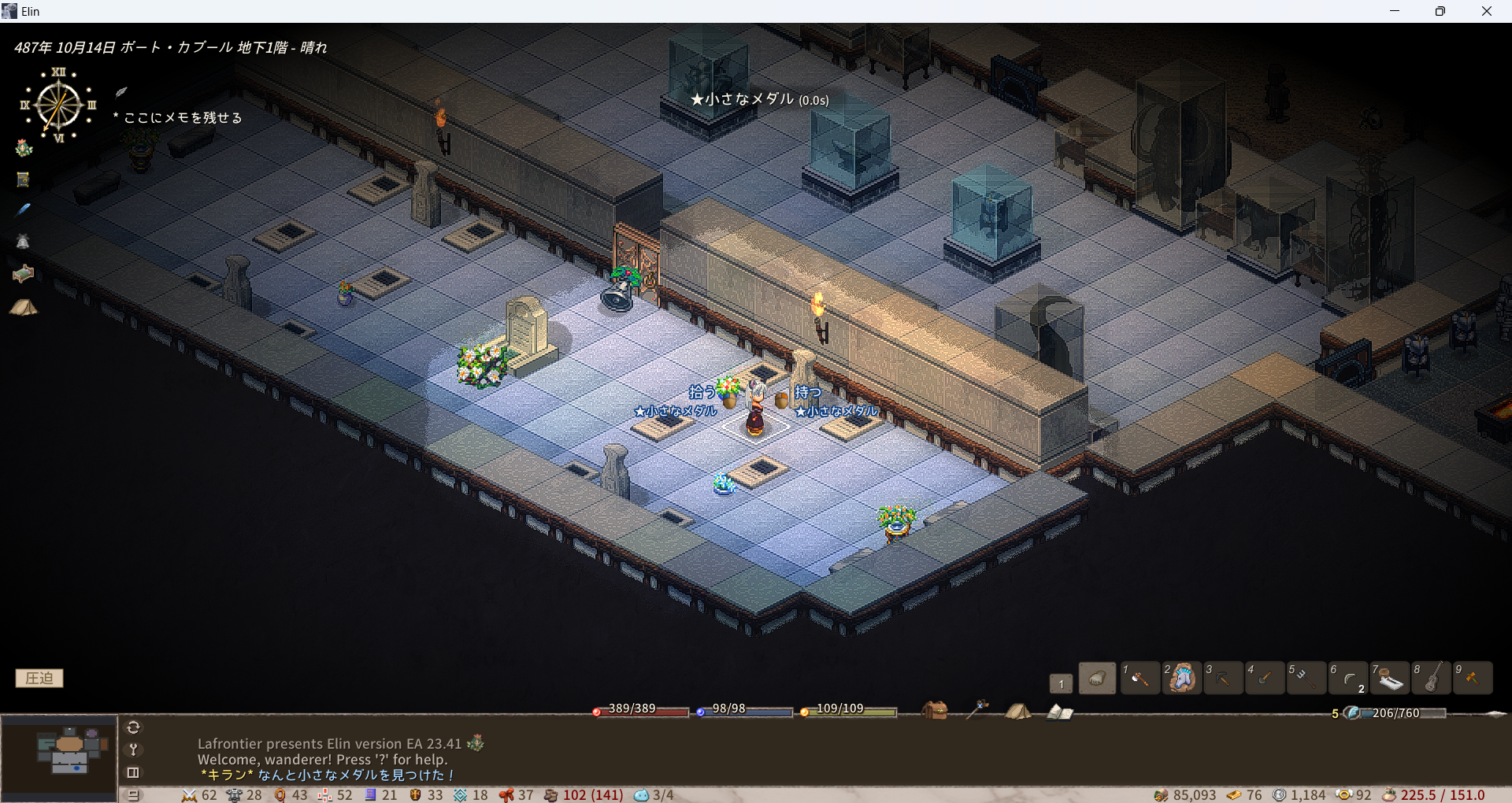Click the hotbar page number 1 button
Viewport: 1512px width, 803px height.
coord(1061,683)
